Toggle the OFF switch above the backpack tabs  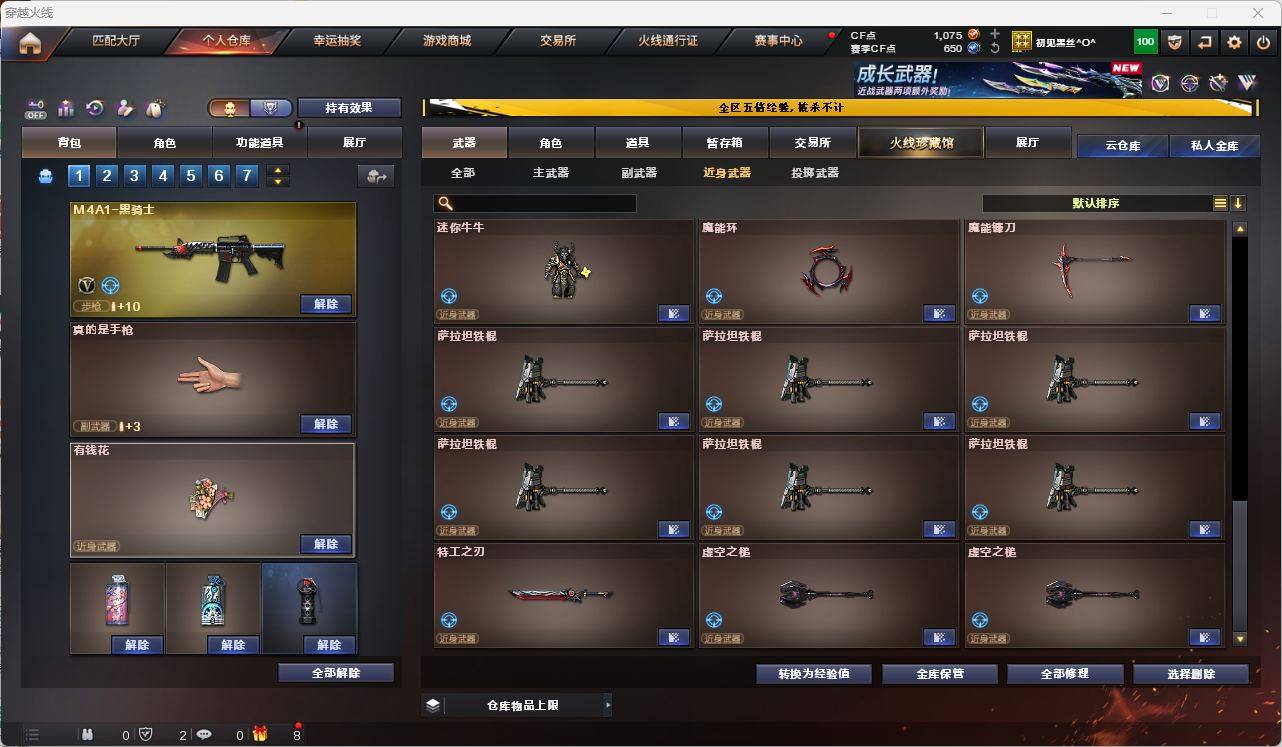coord(35,107)
